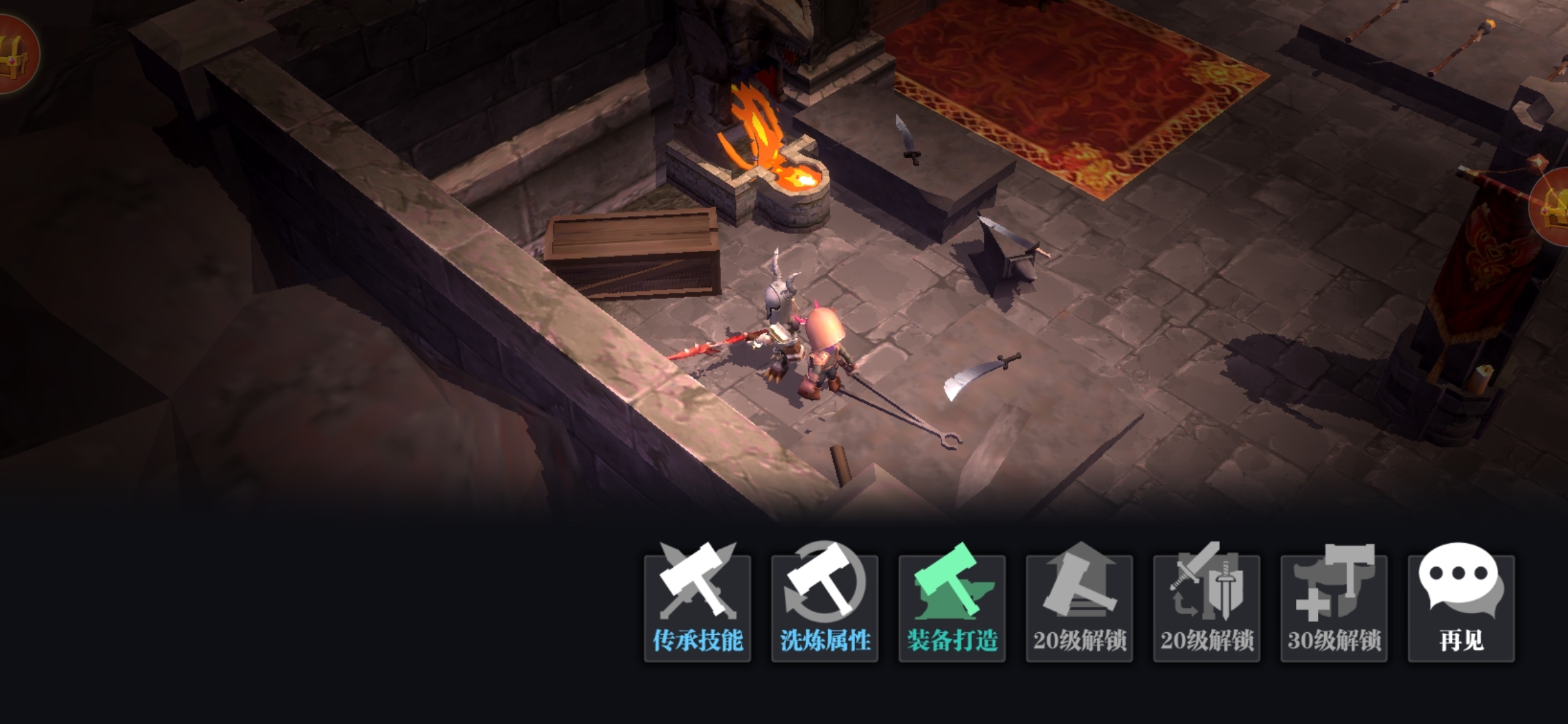1568x724 pixels.
Task: Say goodbye with the 再见 speech bubble
Action: pyautogui.click(x=1461, y=607)
